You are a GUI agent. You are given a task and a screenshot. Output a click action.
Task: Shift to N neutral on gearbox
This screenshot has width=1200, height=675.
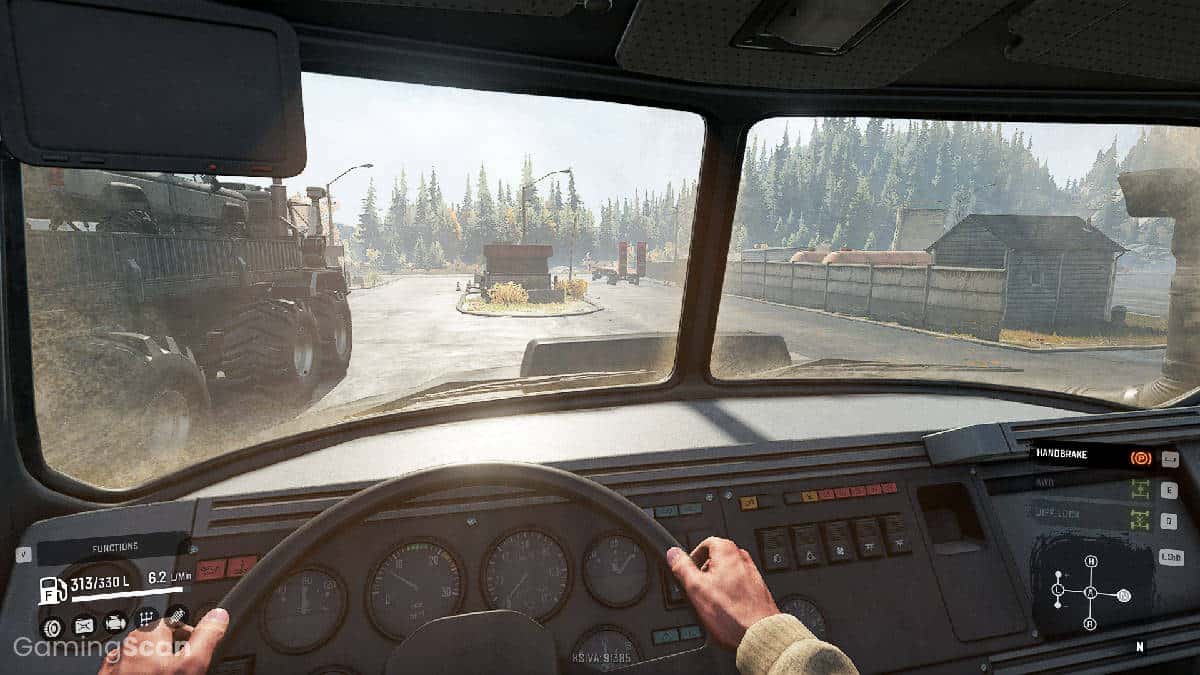(x=1124, y=596)
